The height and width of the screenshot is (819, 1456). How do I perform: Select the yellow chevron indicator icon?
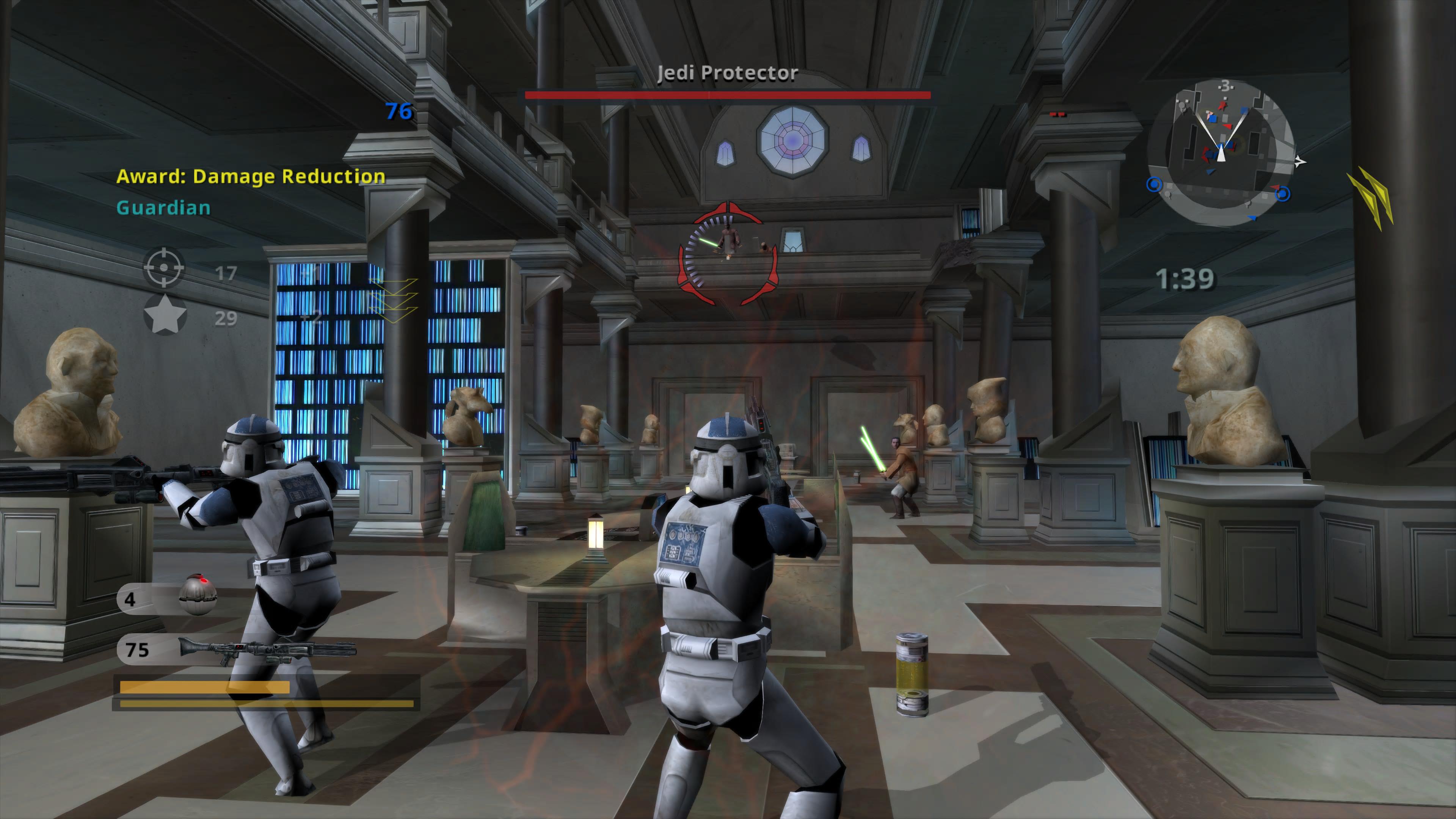pyautogui.click(x=1372, y=198)
